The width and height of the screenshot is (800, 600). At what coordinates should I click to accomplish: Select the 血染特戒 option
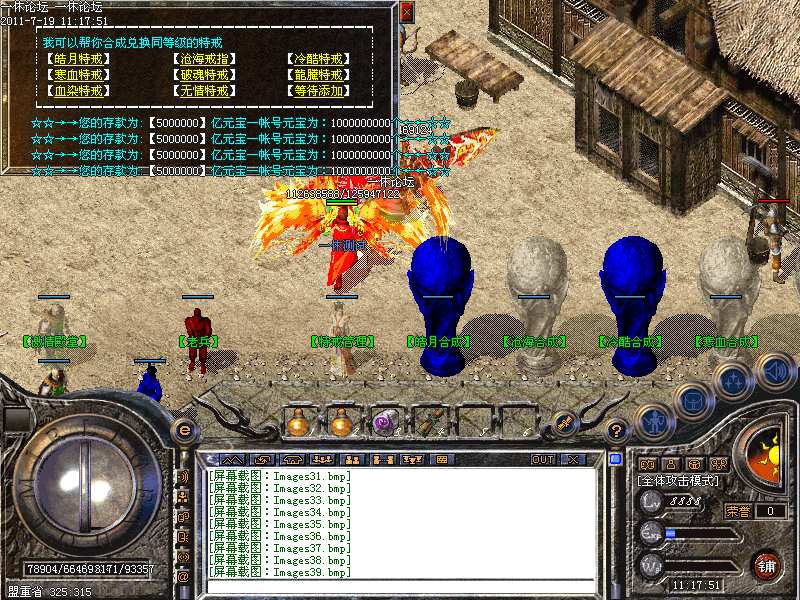tap(78, 91)
